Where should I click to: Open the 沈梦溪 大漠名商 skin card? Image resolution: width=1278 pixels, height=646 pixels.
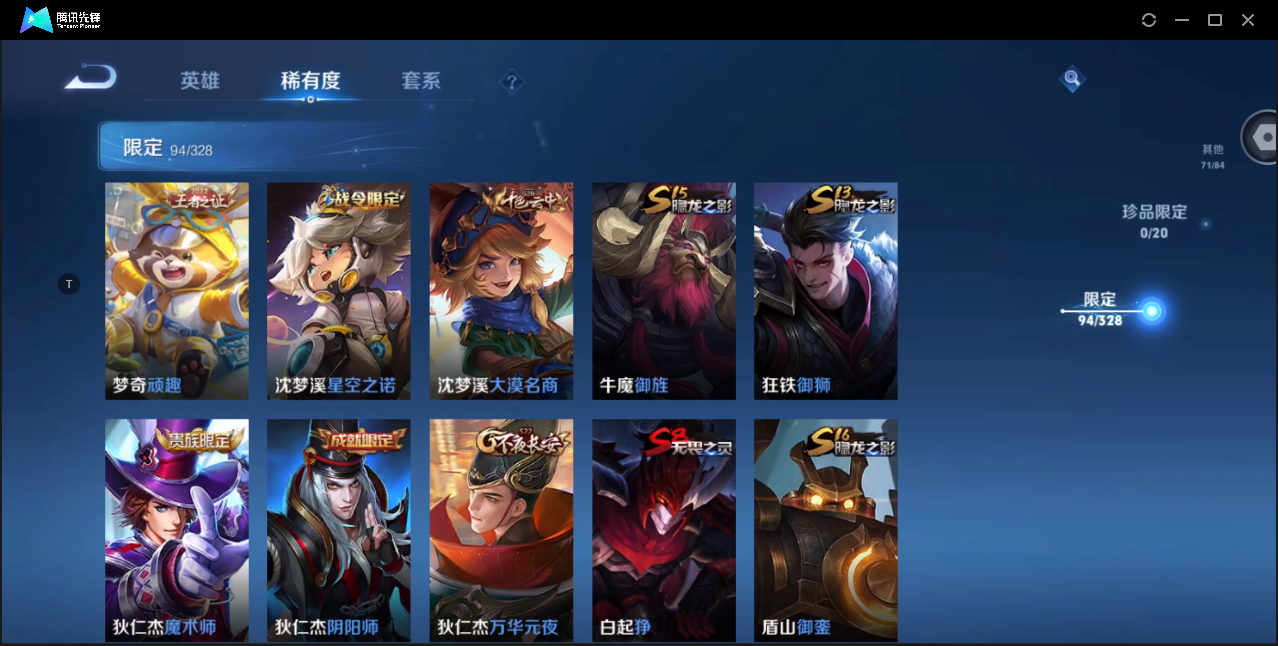click(501, 291)
